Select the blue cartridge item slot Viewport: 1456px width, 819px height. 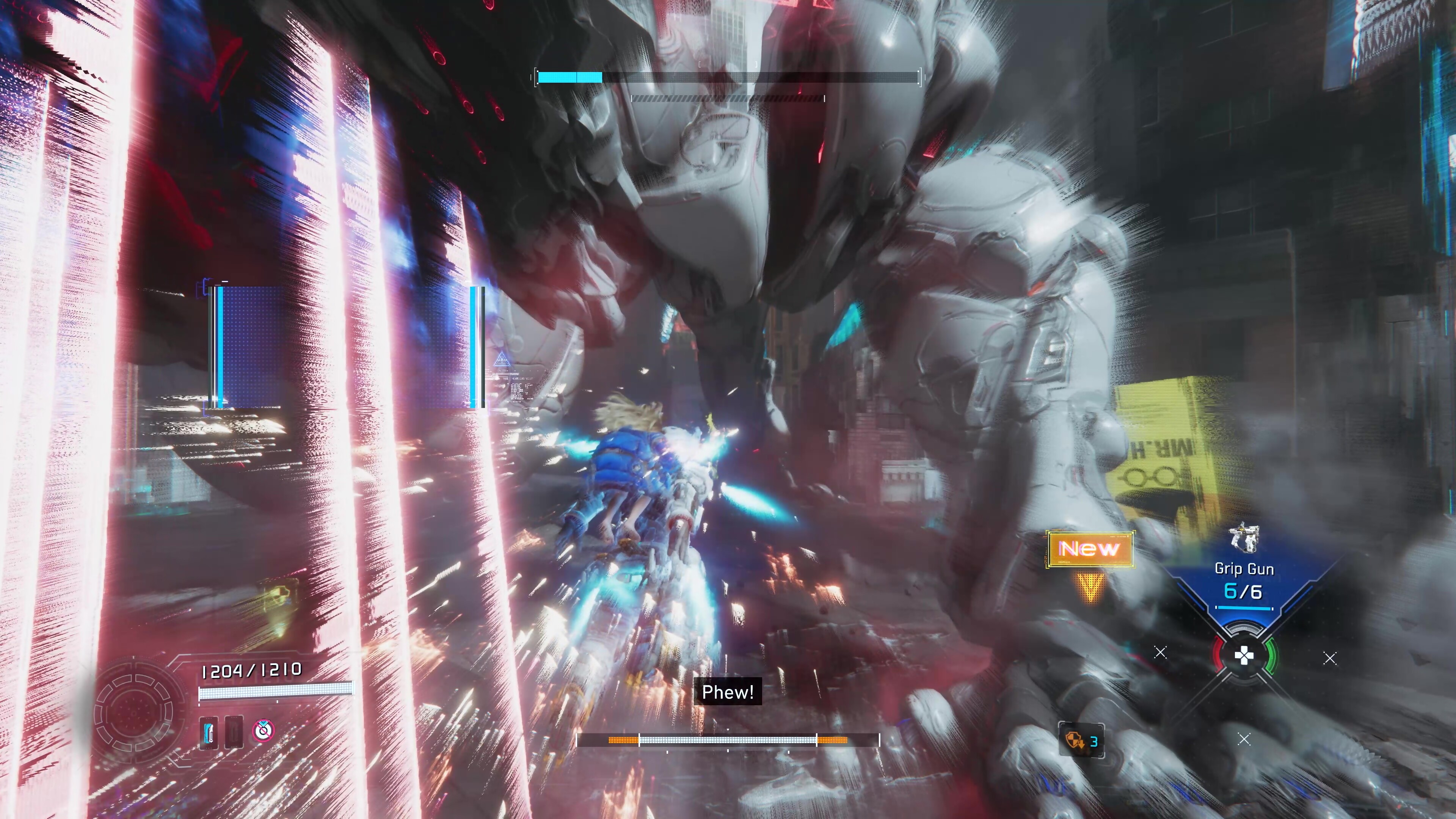pyautogui.click(x=209, y=733)
